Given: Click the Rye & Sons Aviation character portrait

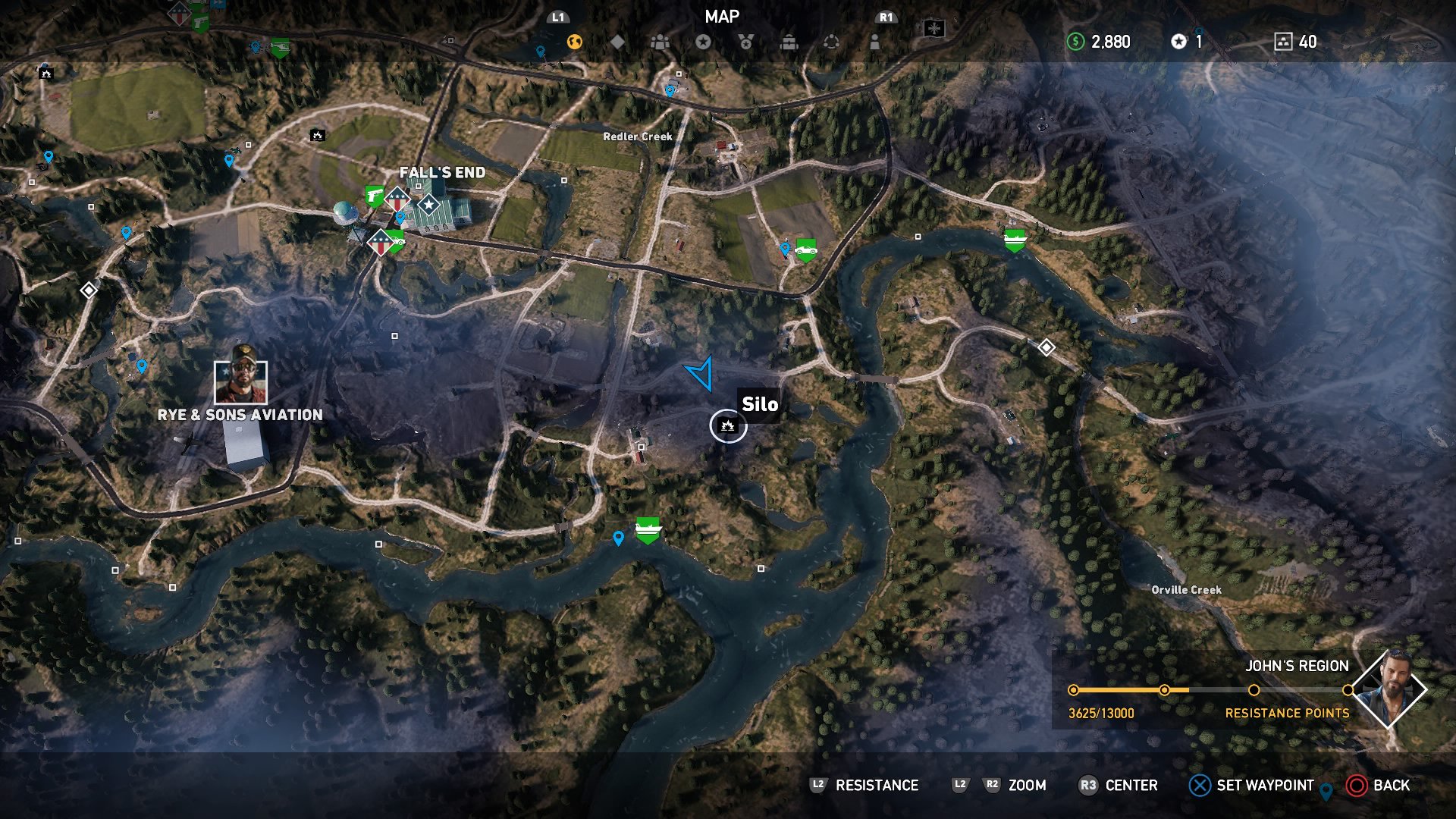Looking at the screenshot, I should (x=241, y=381).
